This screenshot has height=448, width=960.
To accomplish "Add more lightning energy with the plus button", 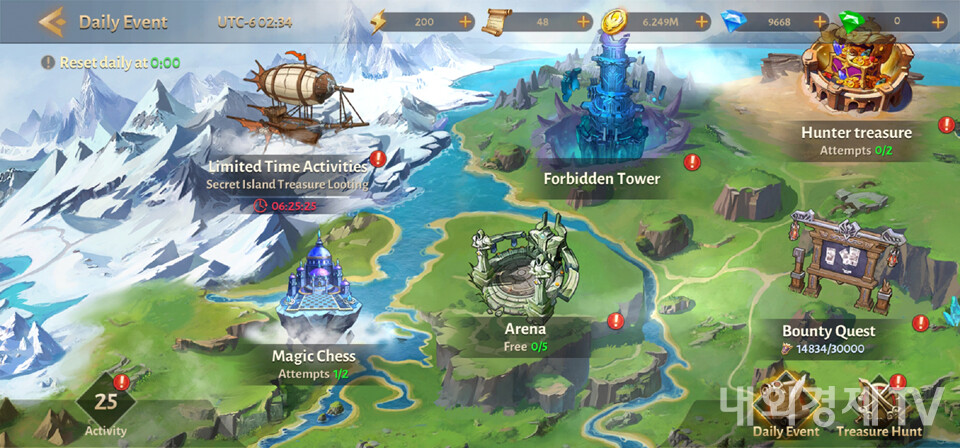I will [466, 21].
